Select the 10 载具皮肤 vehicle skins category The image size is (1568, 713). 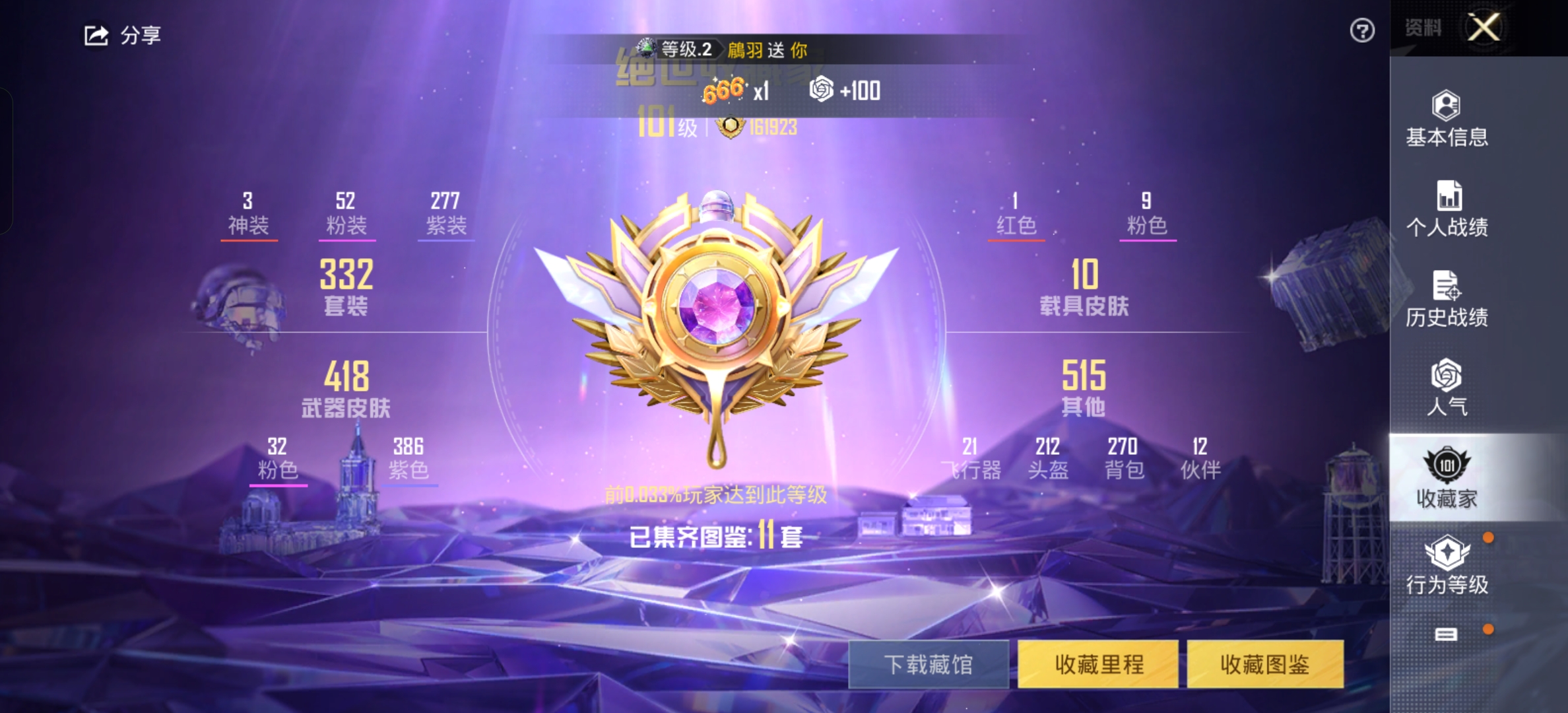point(1084,287)
